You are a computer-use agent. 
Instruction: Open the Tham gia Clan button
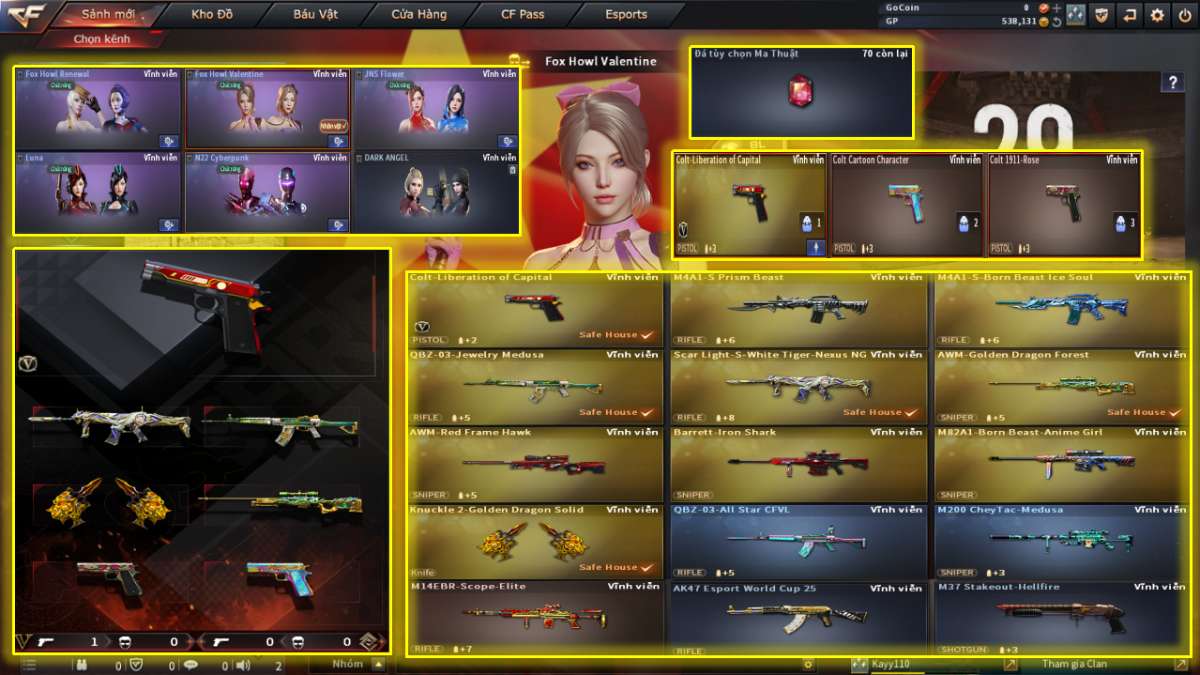click(x=1075, y=664)
